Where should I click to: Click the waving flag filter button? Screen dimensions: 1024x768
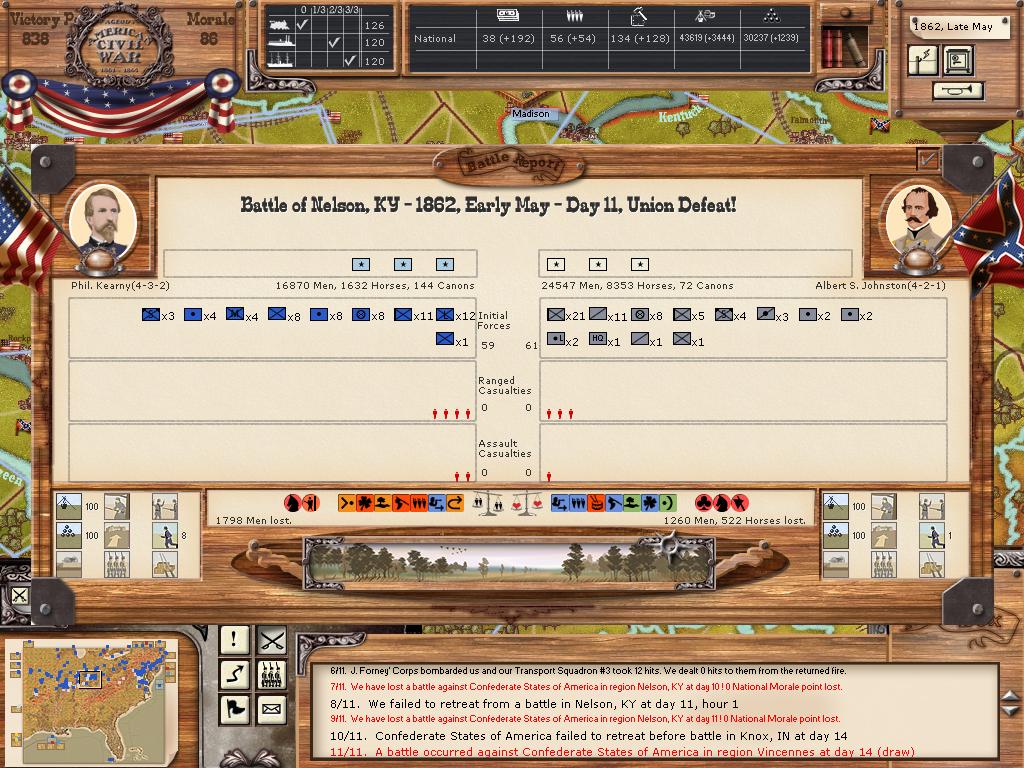coord(234,710)
